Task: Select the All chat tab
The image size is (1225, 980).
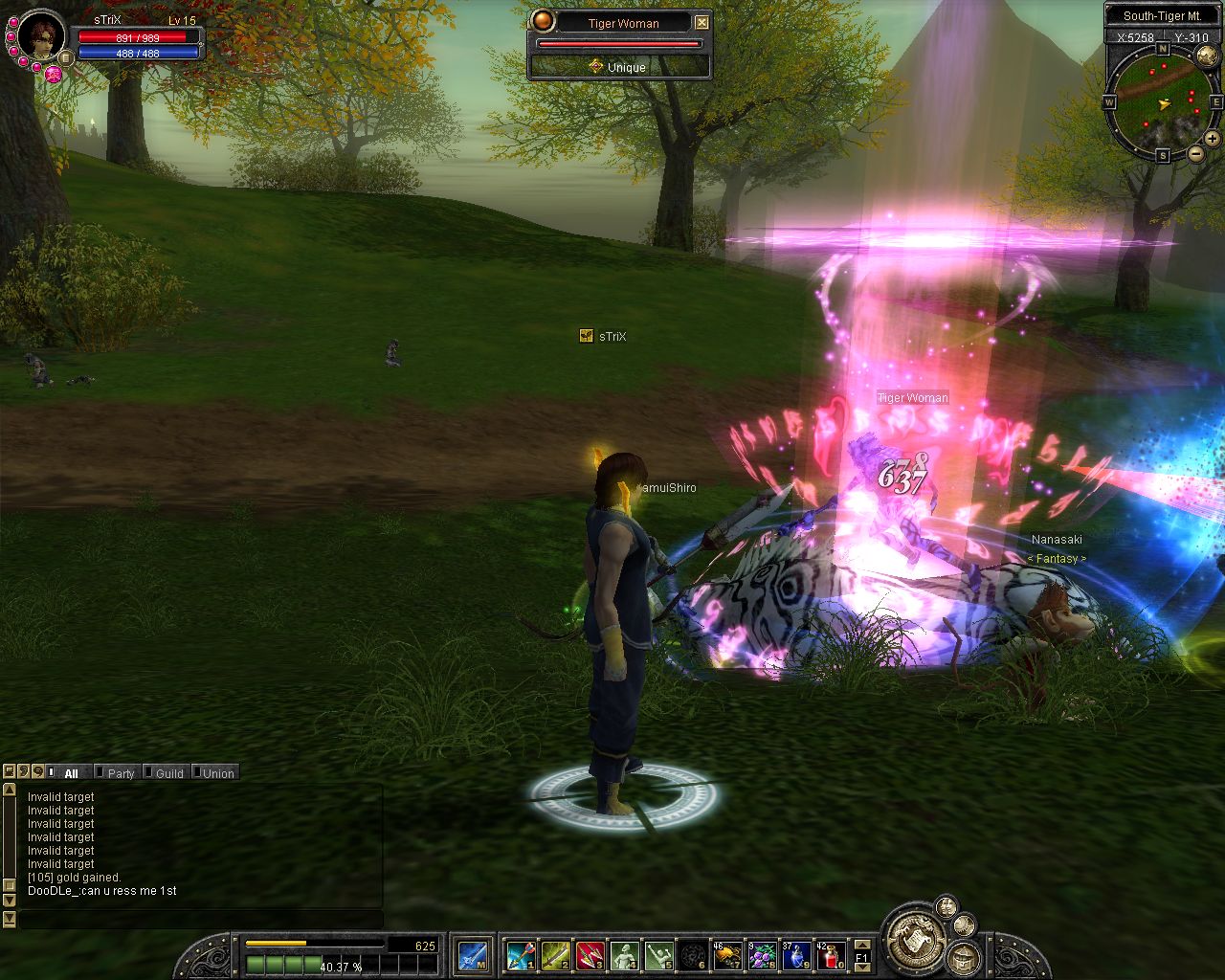Action: coord(71,773)
